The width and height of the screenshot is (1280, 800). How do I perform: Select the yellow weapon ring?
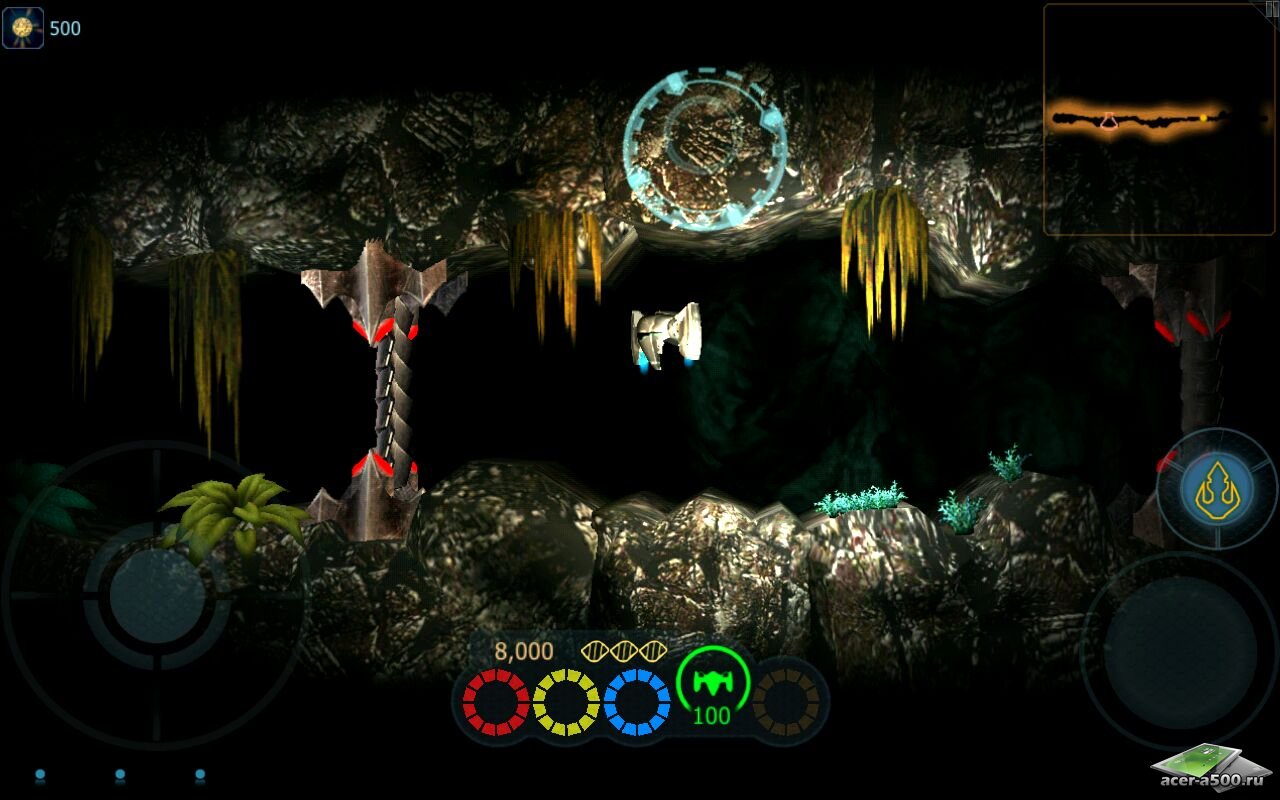(566, 702)
